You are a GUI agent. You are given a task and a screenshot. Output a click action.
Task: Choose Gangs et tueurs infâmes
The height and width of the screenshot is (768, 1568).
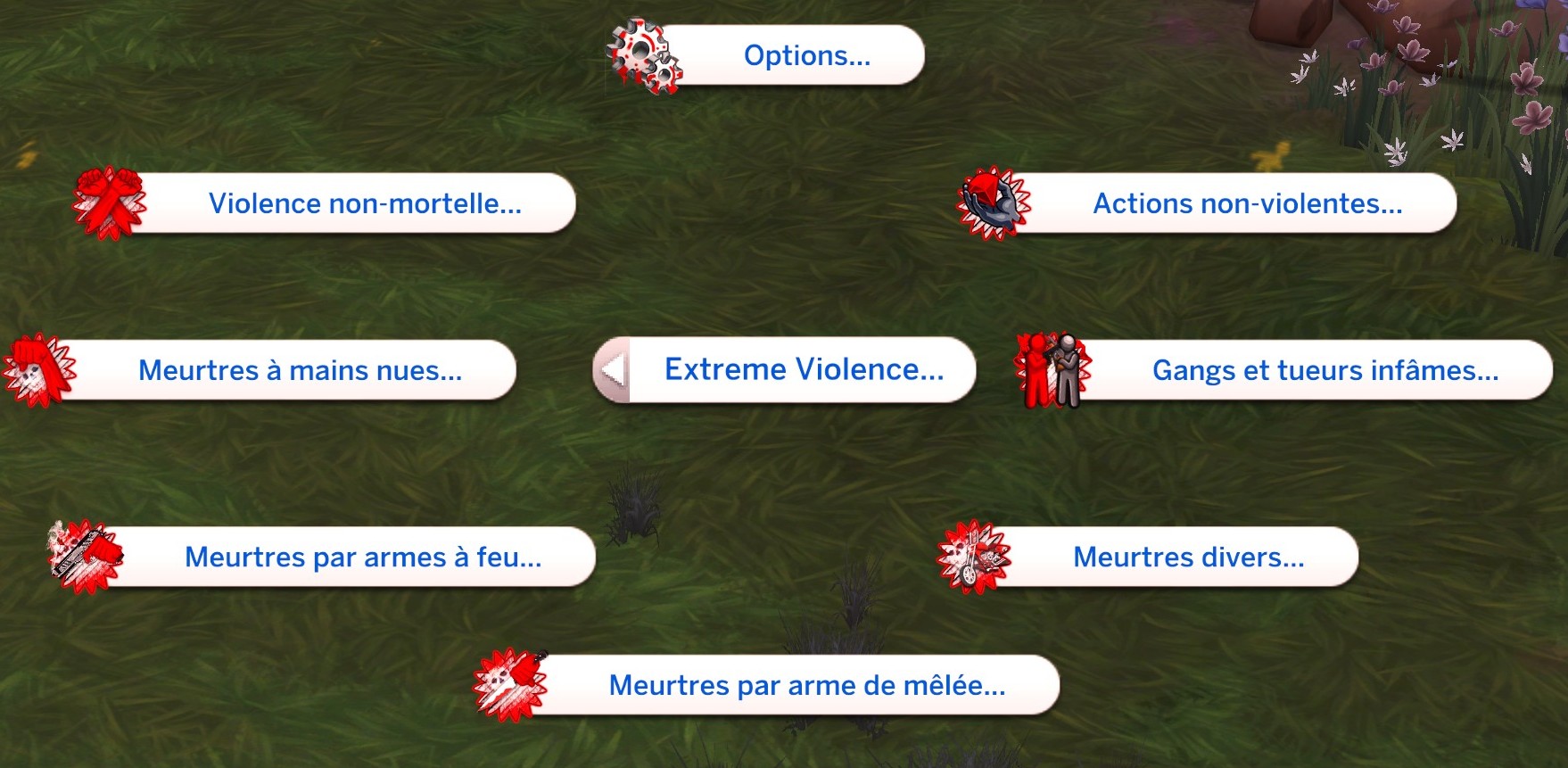(1325, 370)
